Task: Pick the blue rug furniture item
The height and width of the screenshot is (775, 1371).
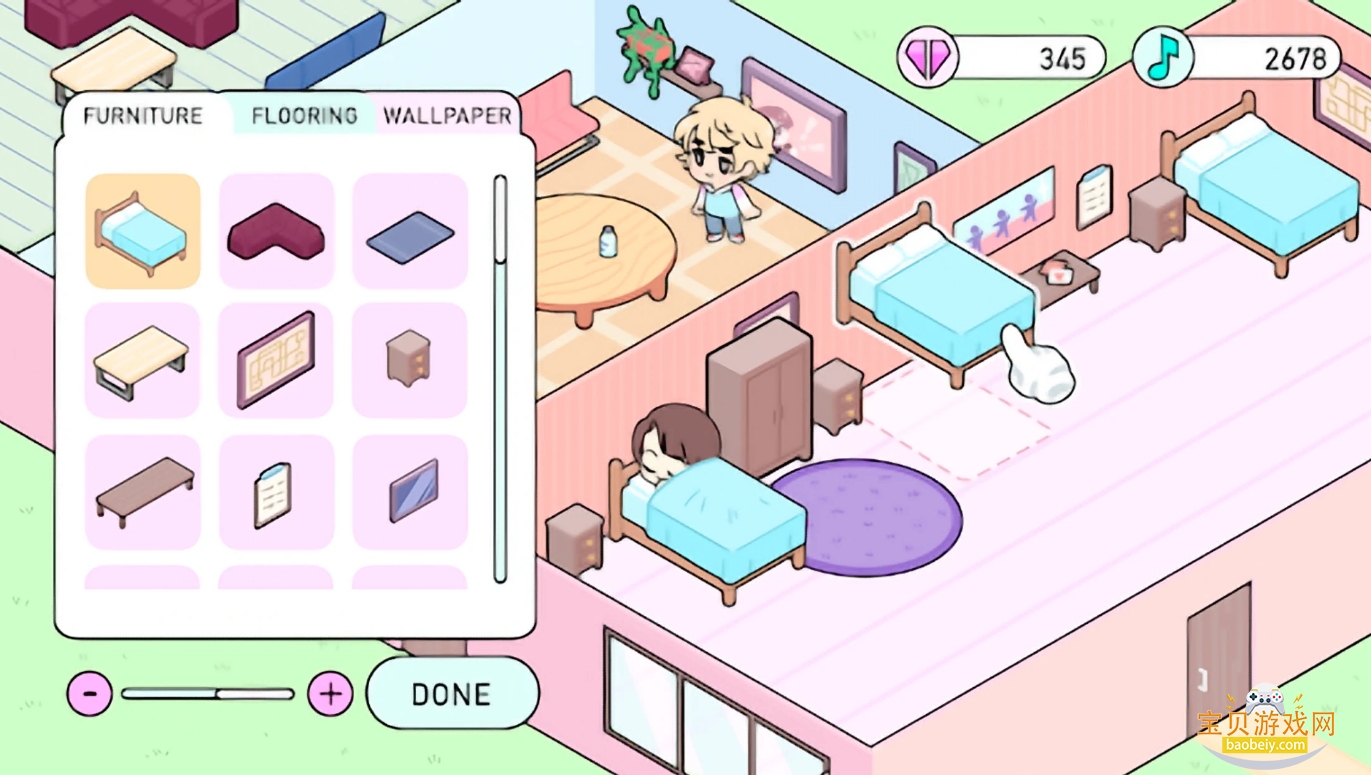Action: pyautogui.click(x=409, y=231)
